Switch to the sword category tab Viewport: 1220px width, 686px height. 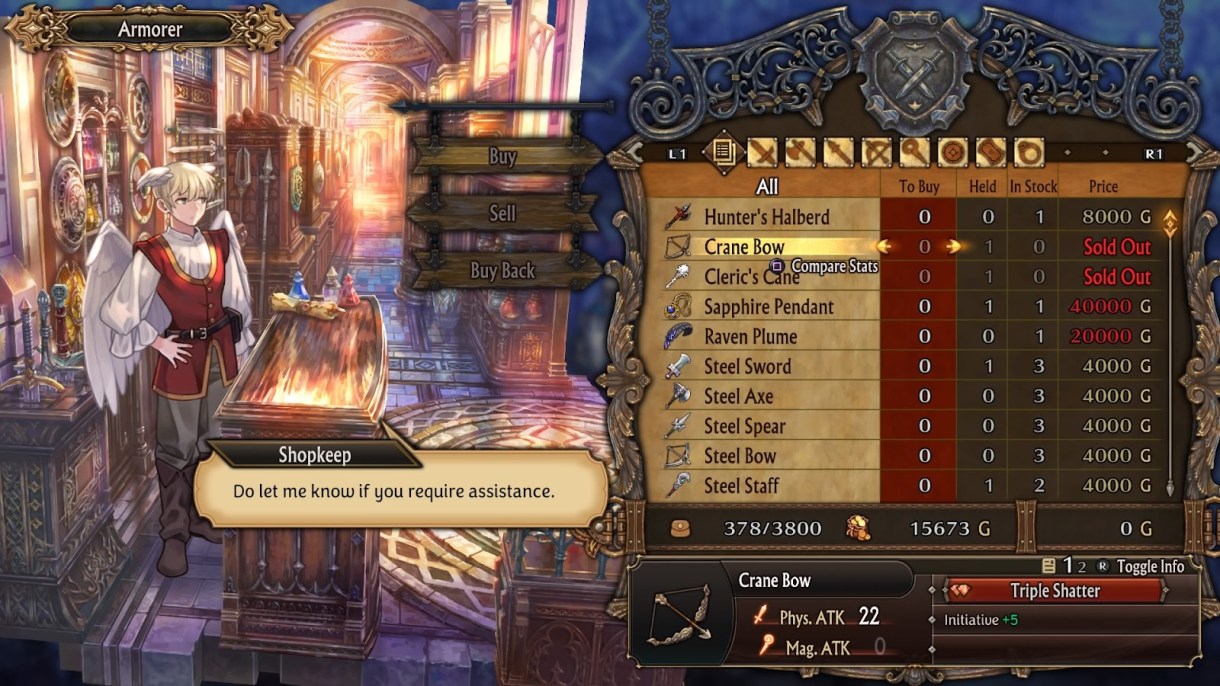(764, 153)
